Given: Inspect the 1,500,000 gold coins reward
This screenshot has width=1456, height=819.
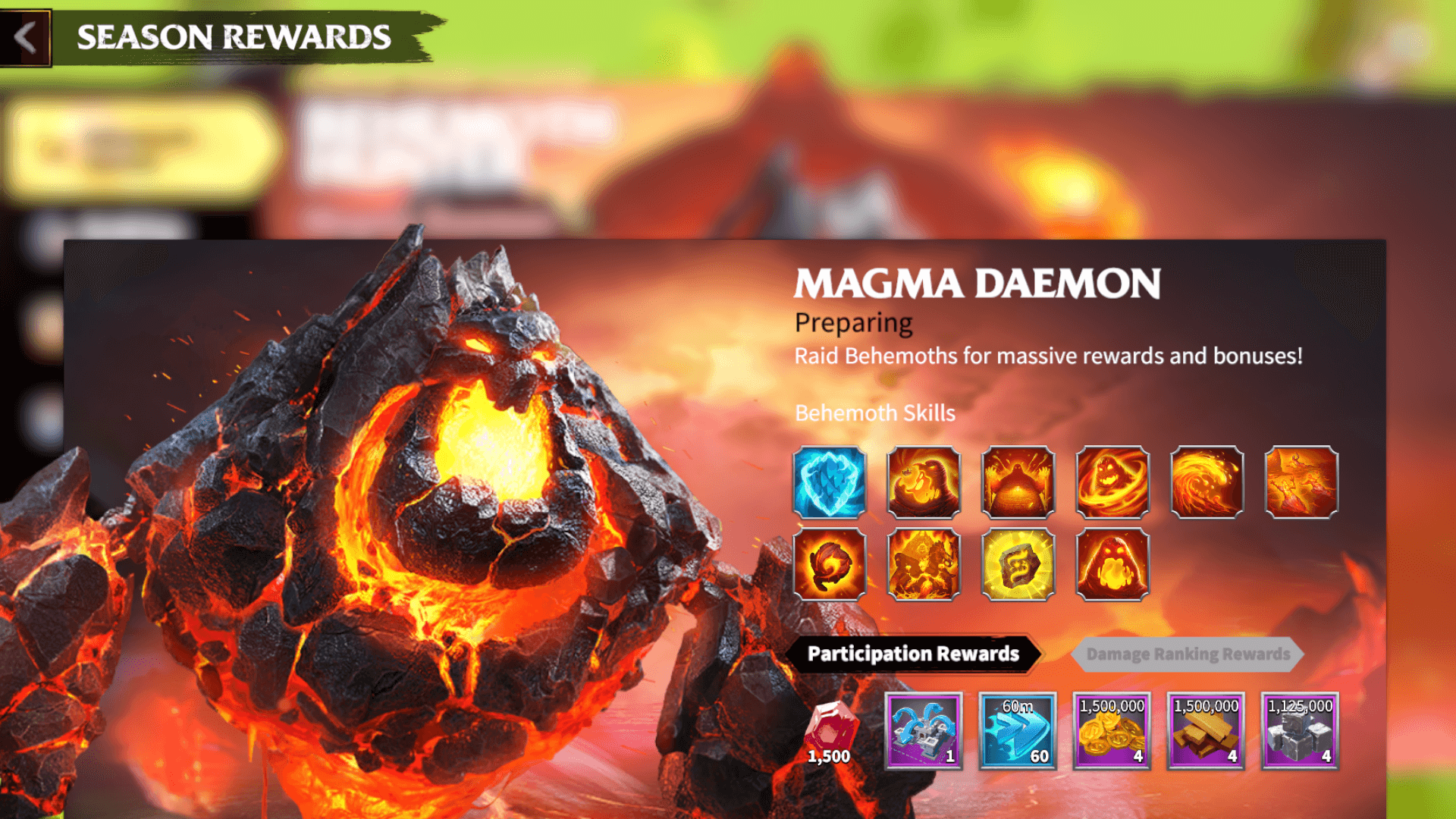Looking at the screenshot, I should pos(1111,732).
